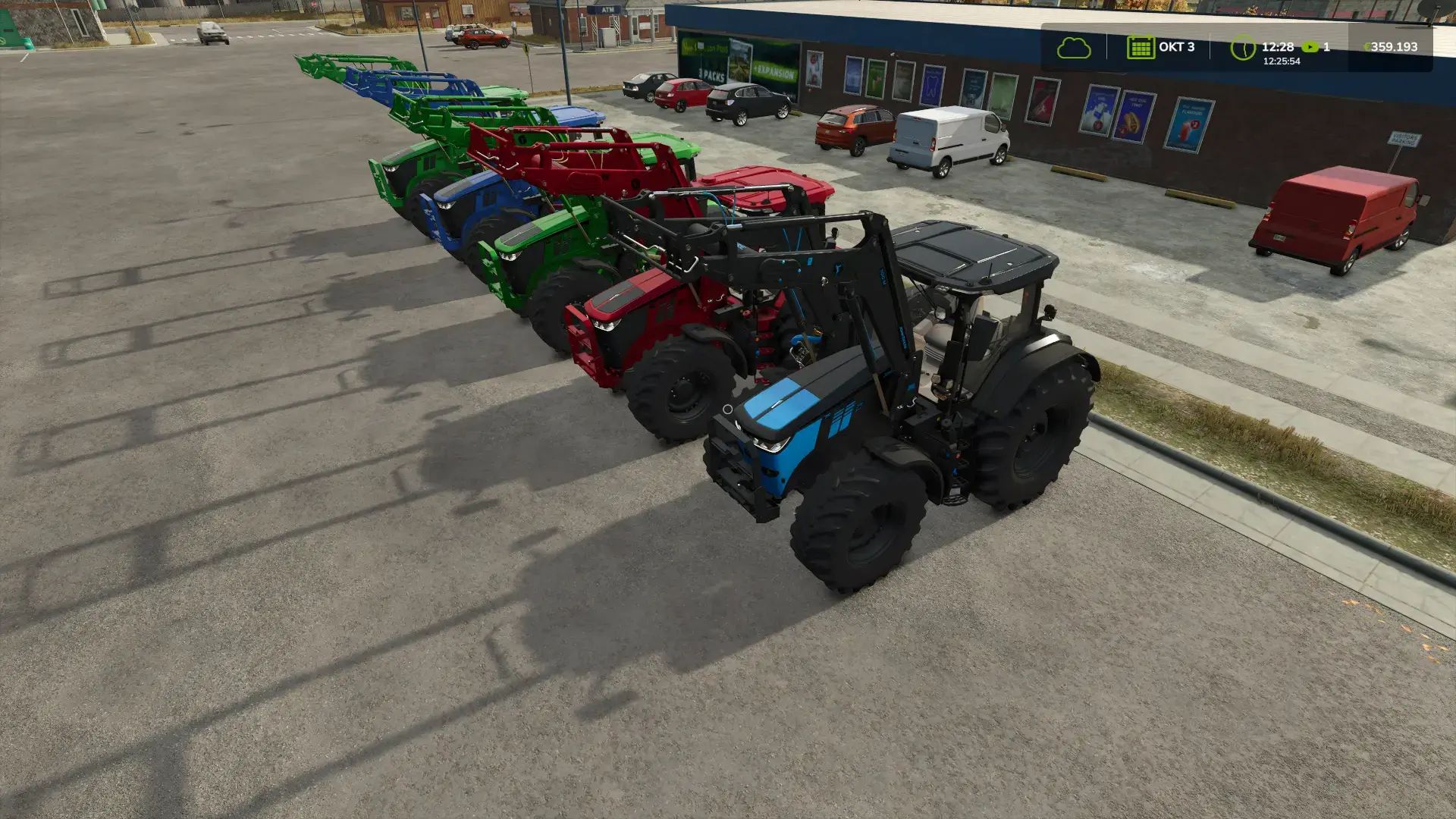Click the €359.193 money balance
This screenshot has width=1456, height=819.
[x=1395, y=46]
